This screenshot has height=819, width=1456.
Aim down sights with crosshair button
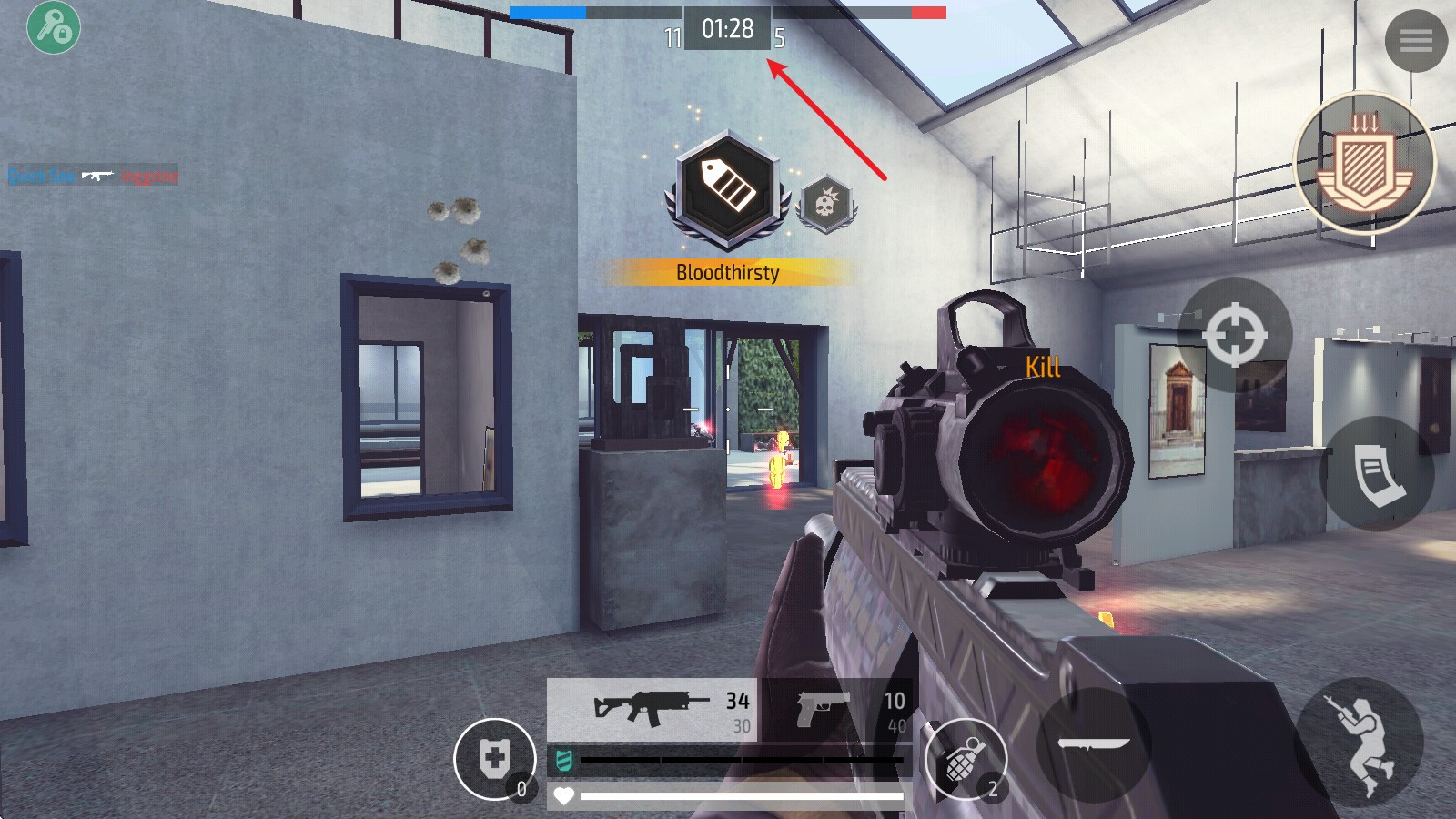pyautogui.click(x=1234, y=335)
